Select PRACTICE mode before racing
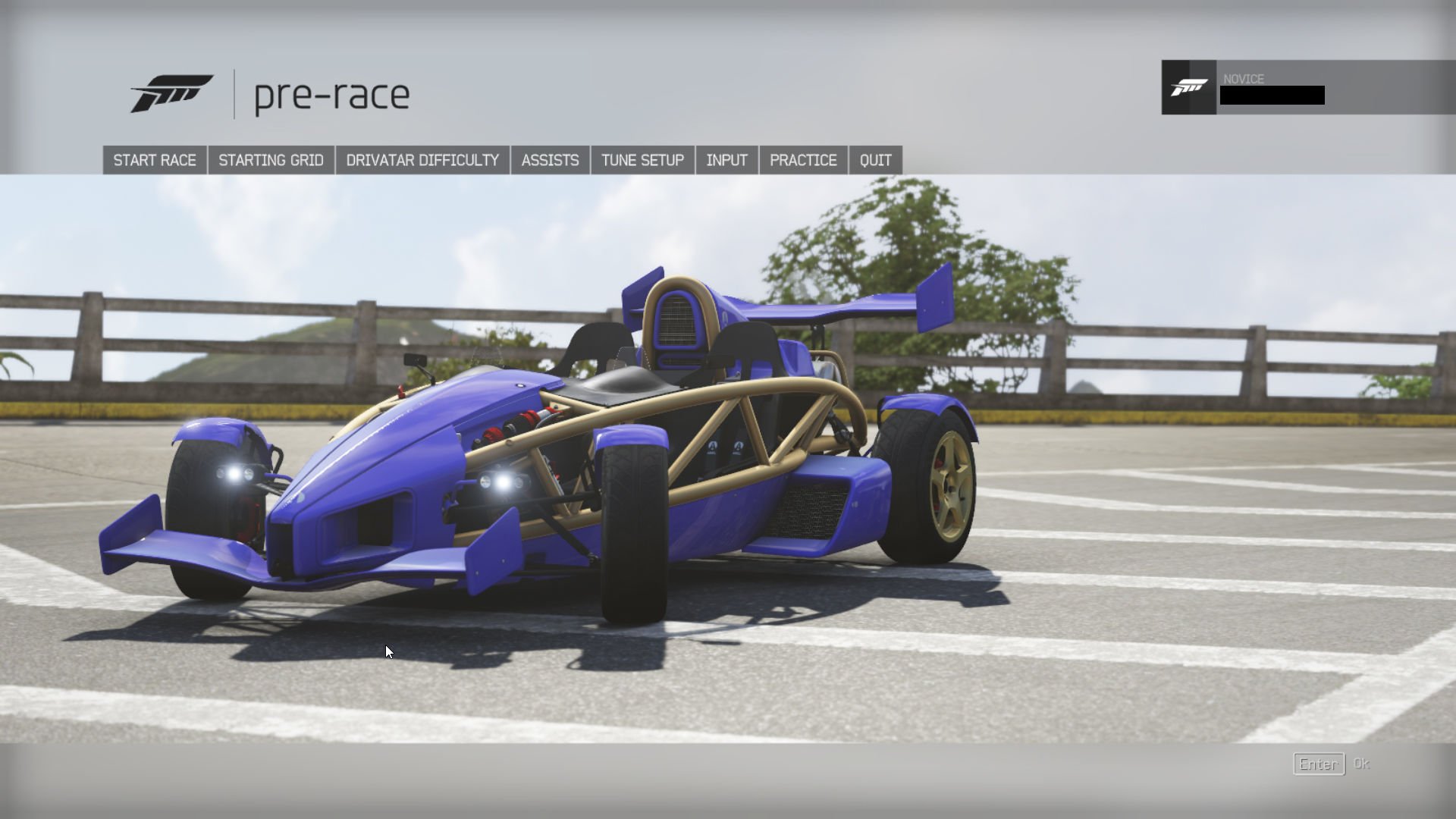This screenshot has height=819, width=1456. (x=802, y=159)
